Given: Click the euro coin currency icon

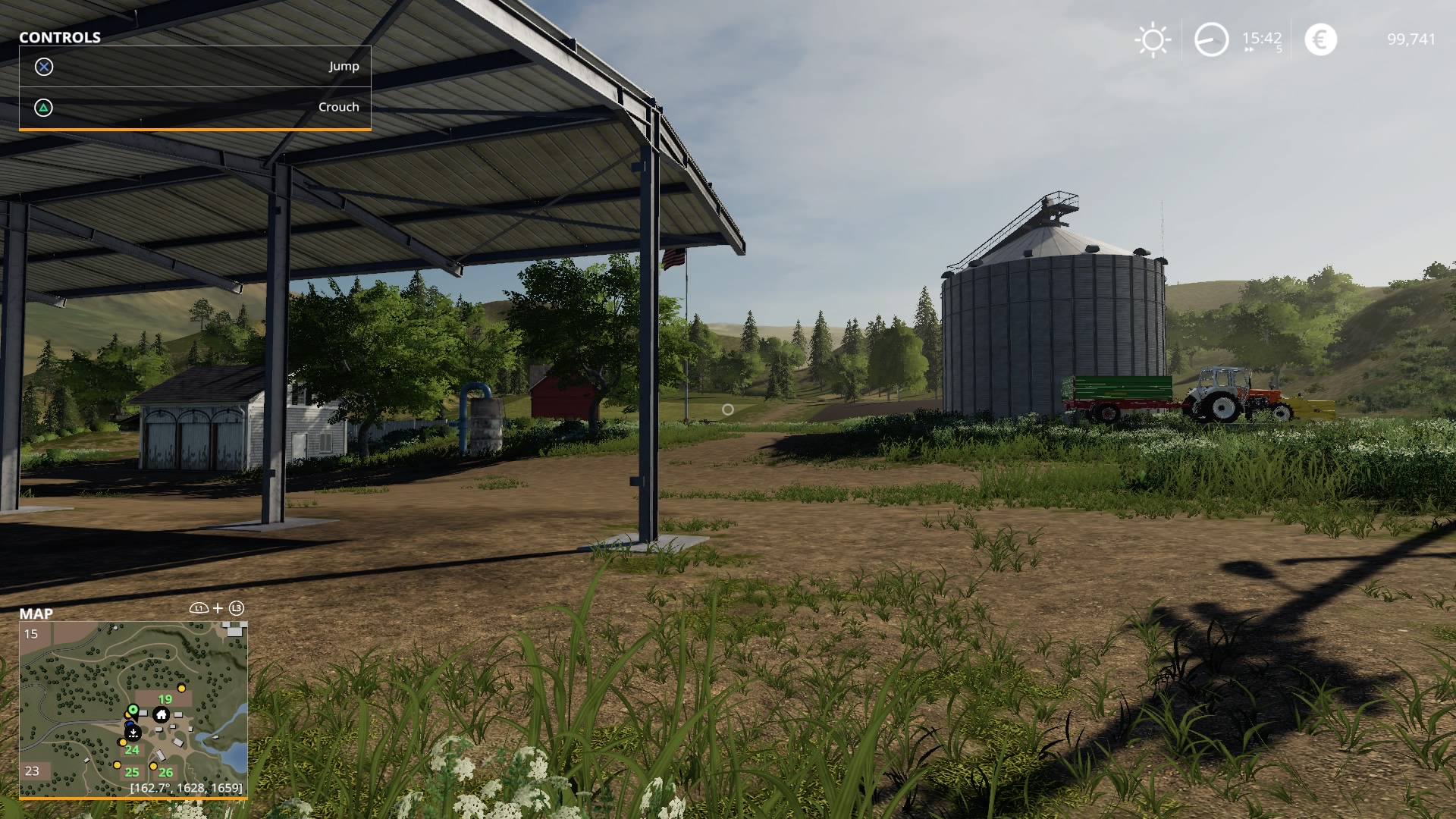Looking at the screenshot, I should (x=1318, y=39).
